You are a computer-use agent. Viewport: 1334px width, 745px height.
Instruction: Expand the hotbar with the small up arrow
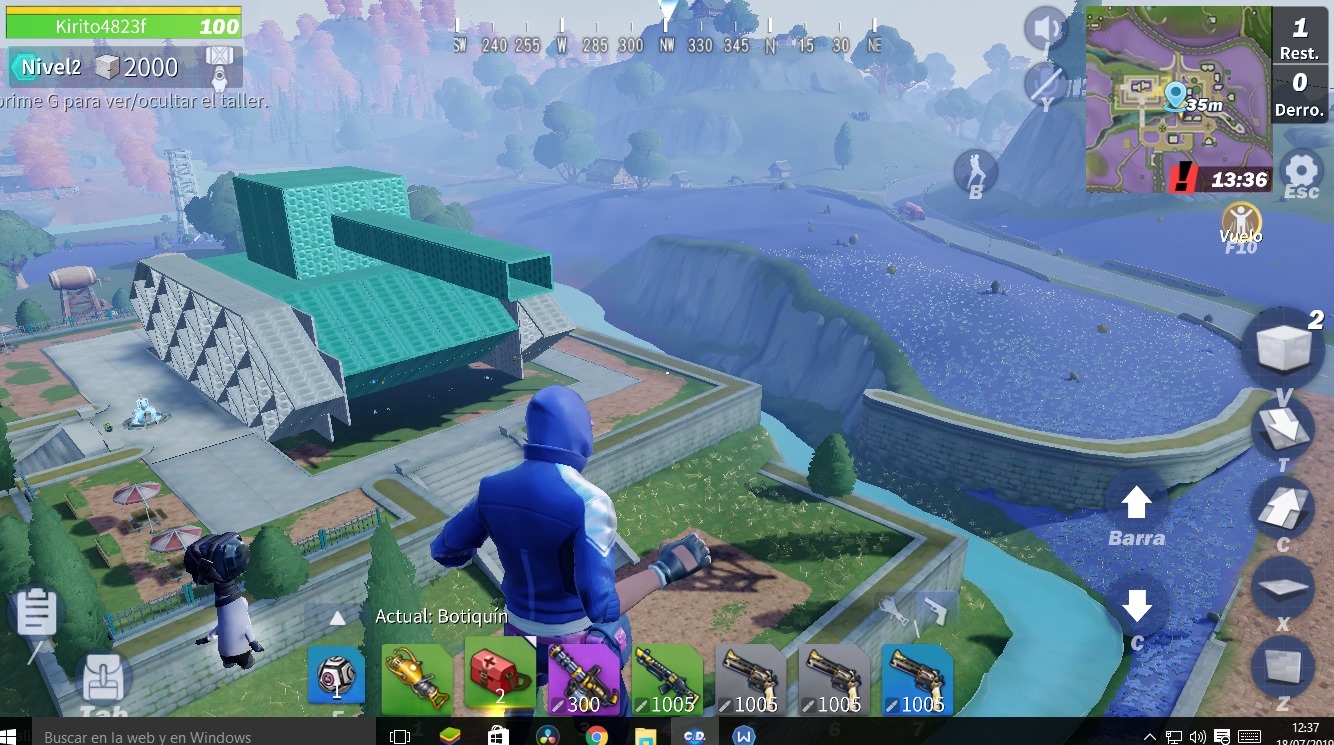tap(338, 619)
